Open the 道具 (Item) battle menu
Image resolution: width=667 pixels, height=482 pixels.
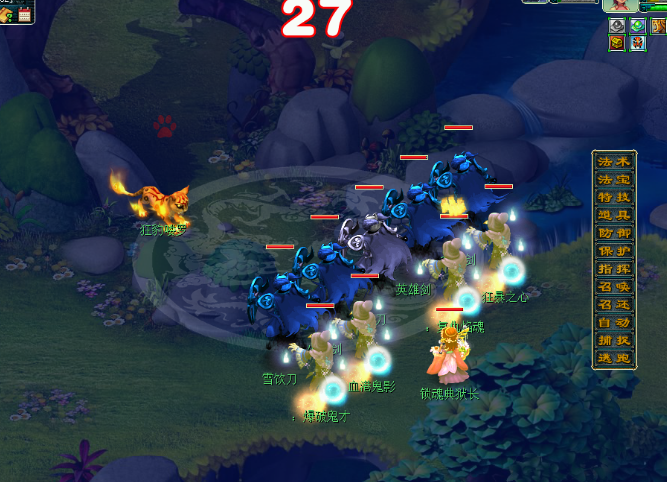(x=614, y=215)
